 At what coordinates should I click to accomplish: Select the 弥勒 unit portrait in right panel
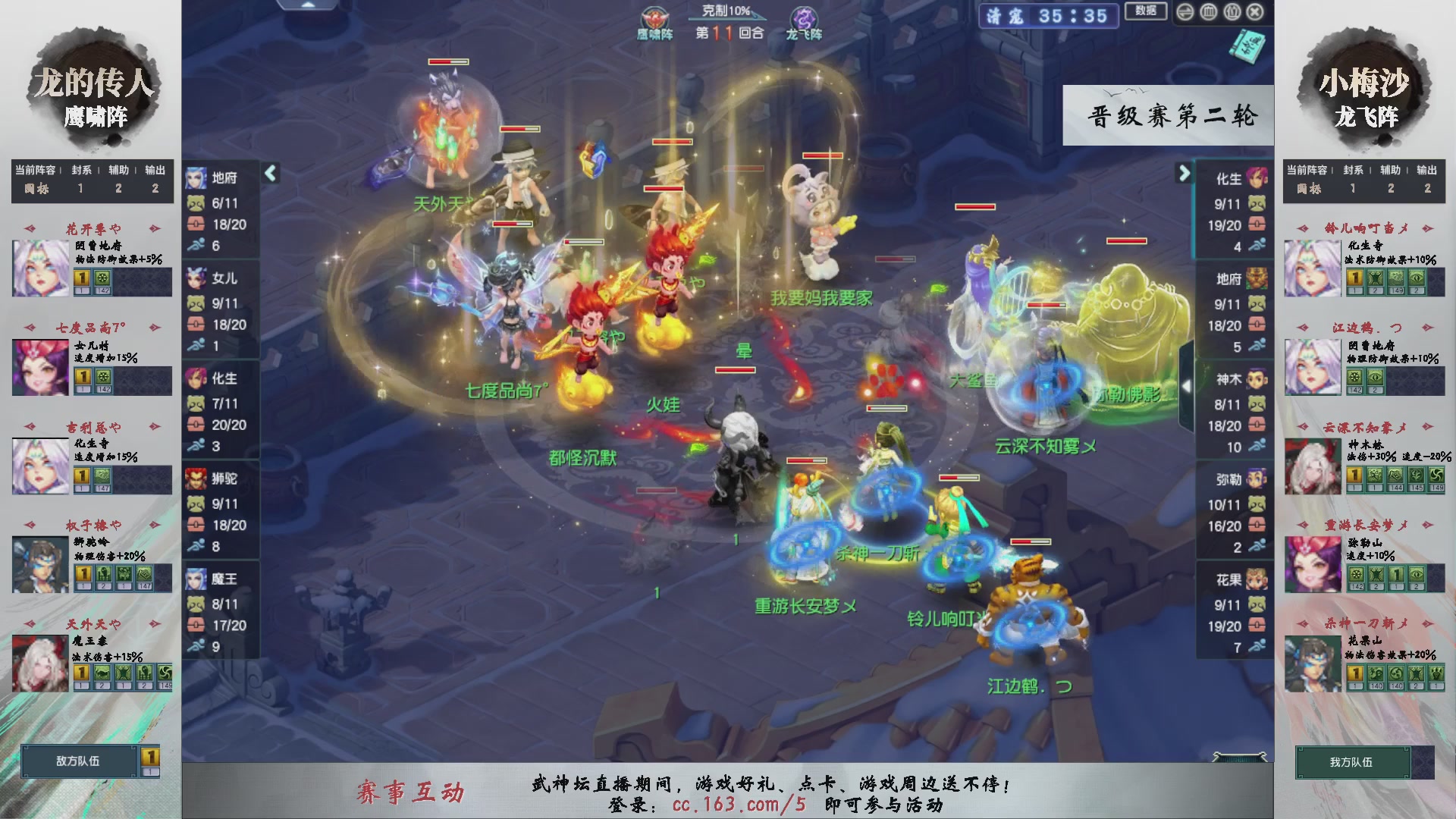click(x=1256, y=479)
